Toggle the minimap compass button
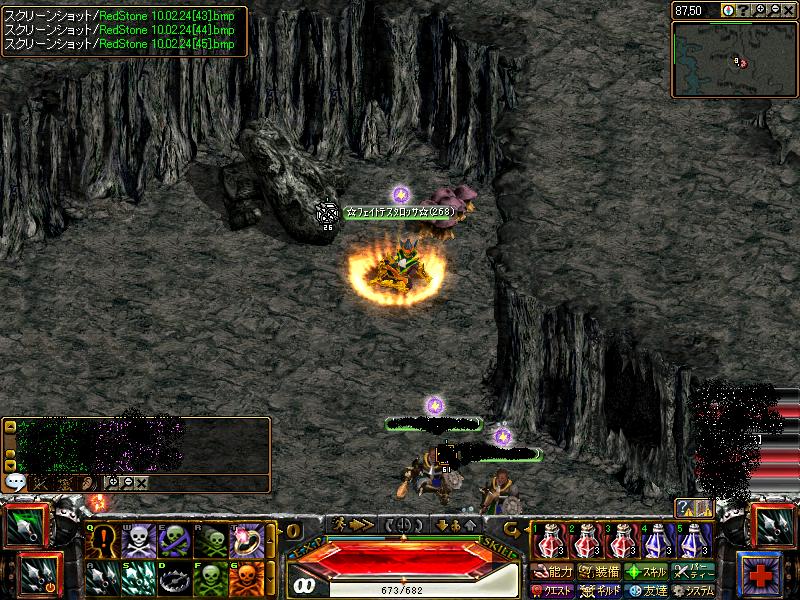The height and width of the screenshot is (600, 800). tap(727, 9)
